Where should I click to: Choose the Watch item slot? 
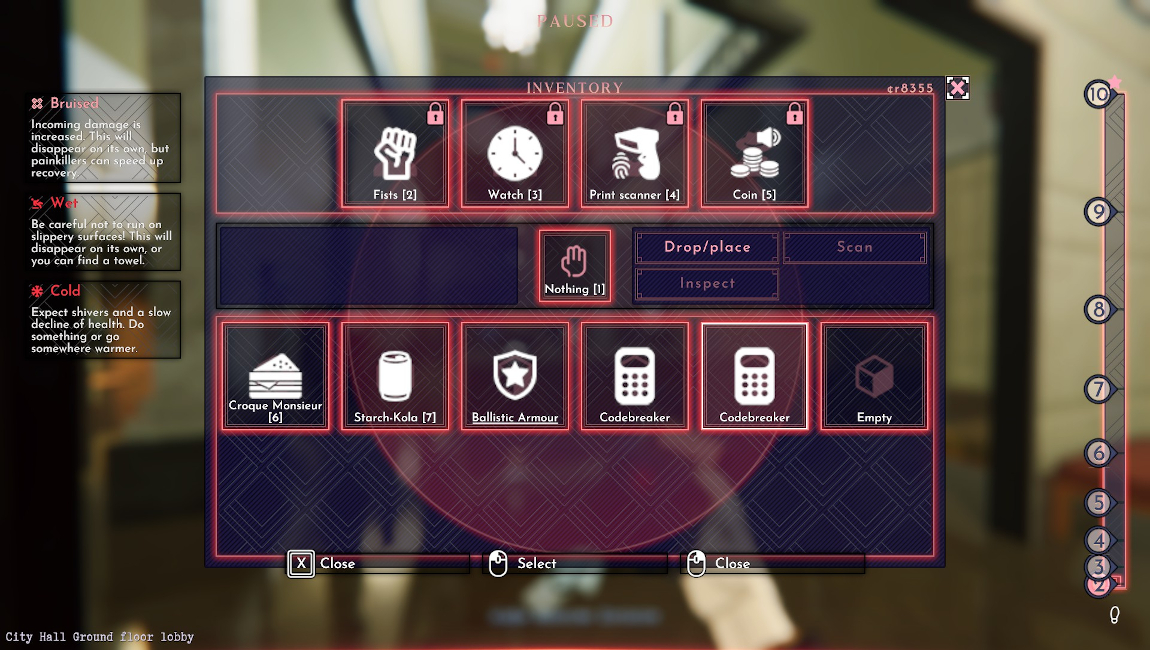(515, 154)
